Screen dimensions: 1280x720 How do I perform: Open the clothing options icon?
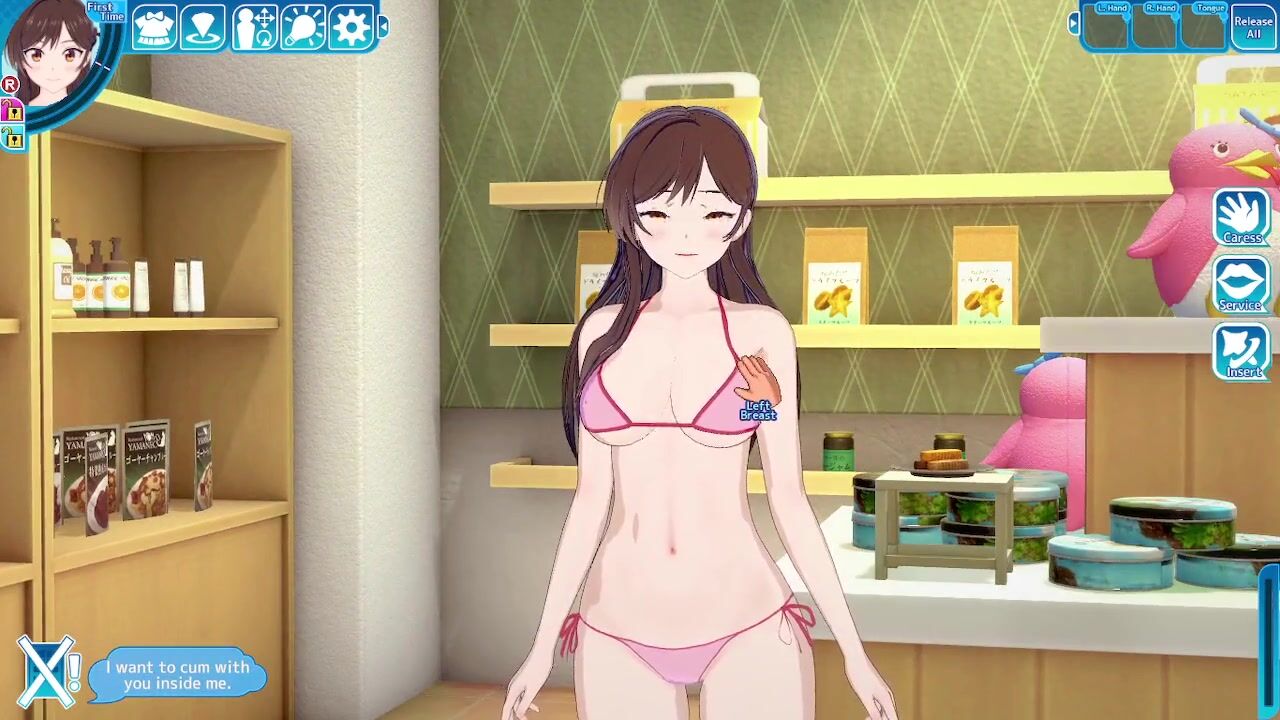[x=154, y=27]
